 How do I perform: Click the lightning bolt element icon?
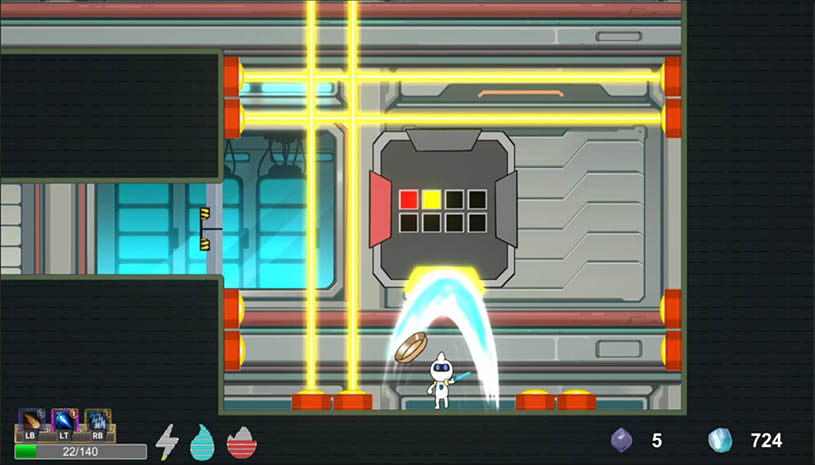click(167, 441)
